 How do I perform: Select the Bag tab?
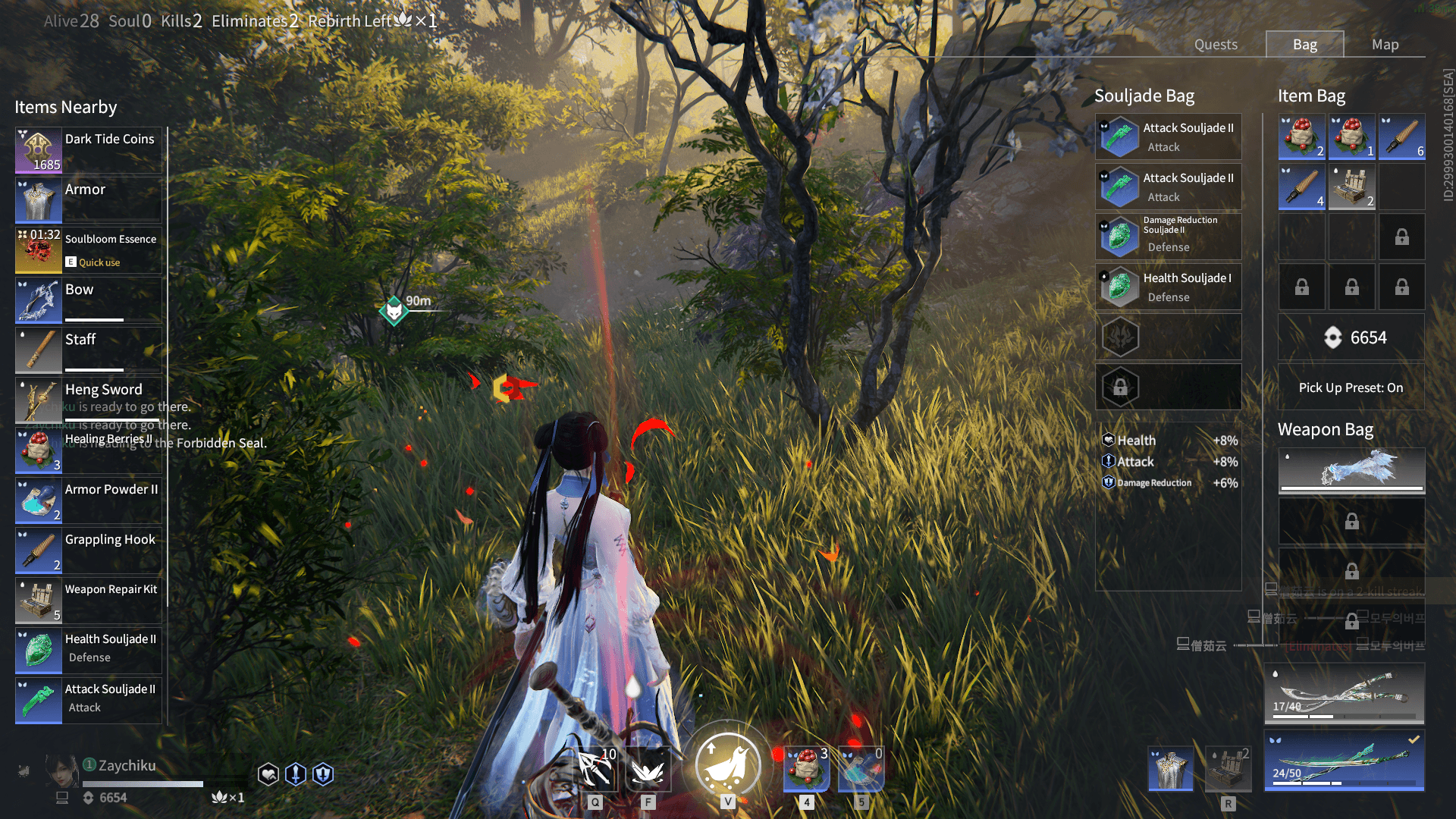click(1304, 45)
